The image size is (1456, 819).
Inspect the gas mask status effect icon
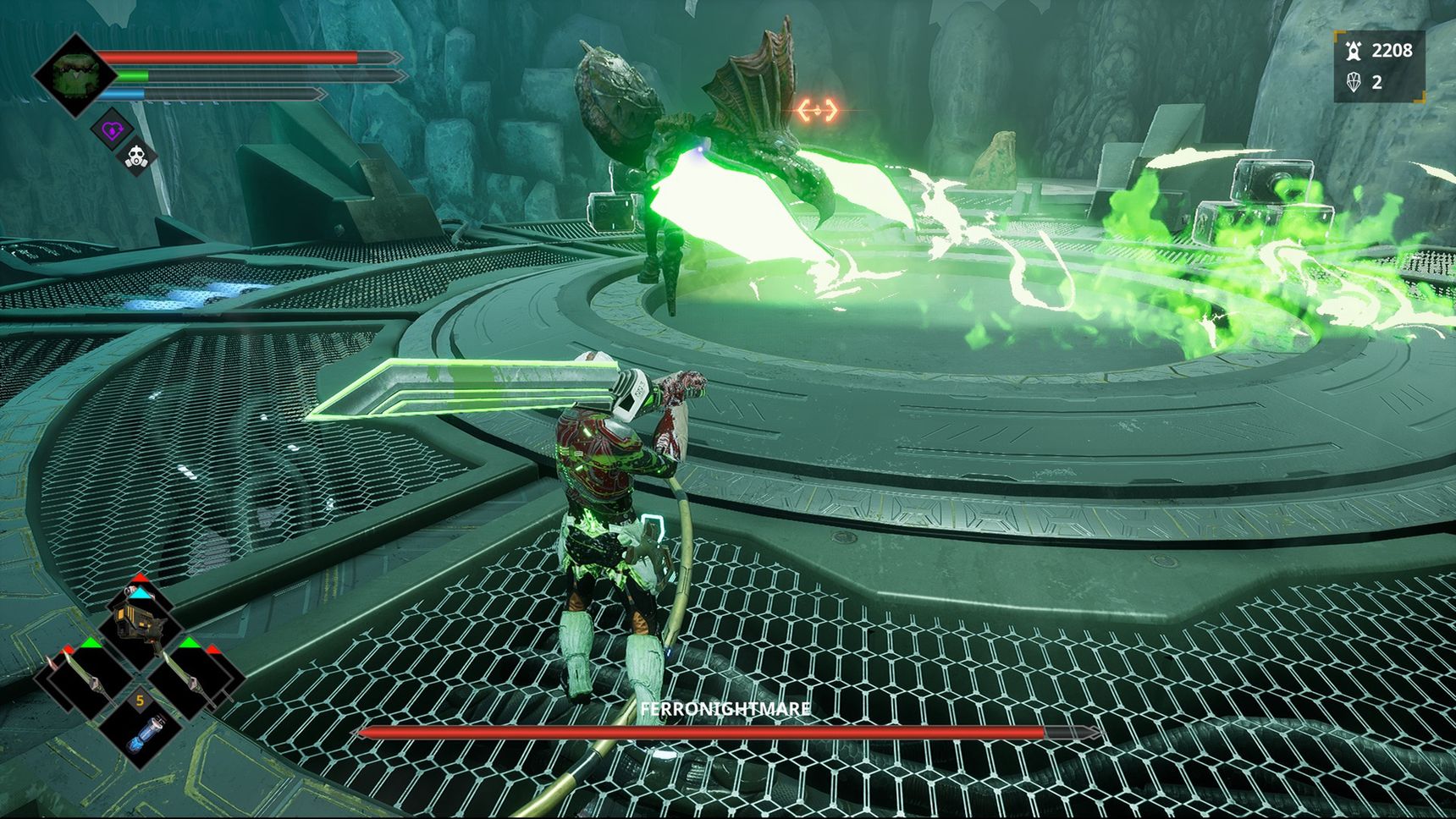pyautogui.click(x=136, y=157)
